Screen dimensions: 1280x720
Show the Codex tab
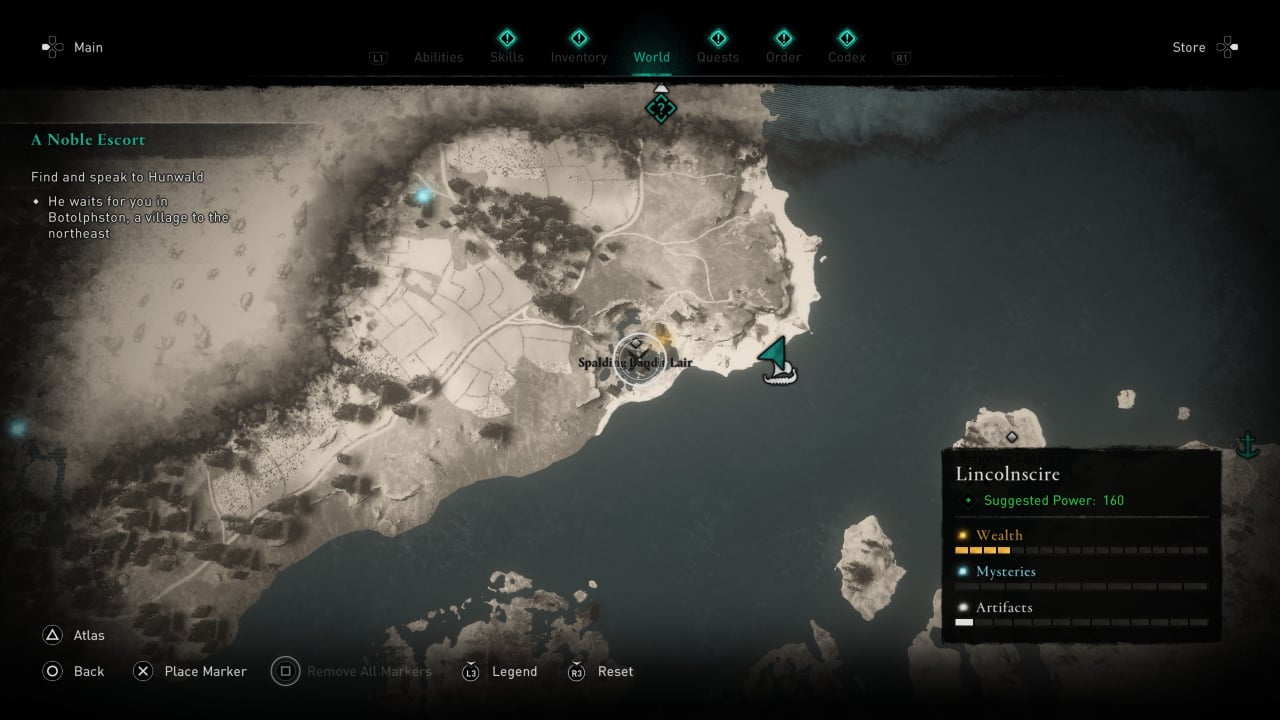click(846, 57)
